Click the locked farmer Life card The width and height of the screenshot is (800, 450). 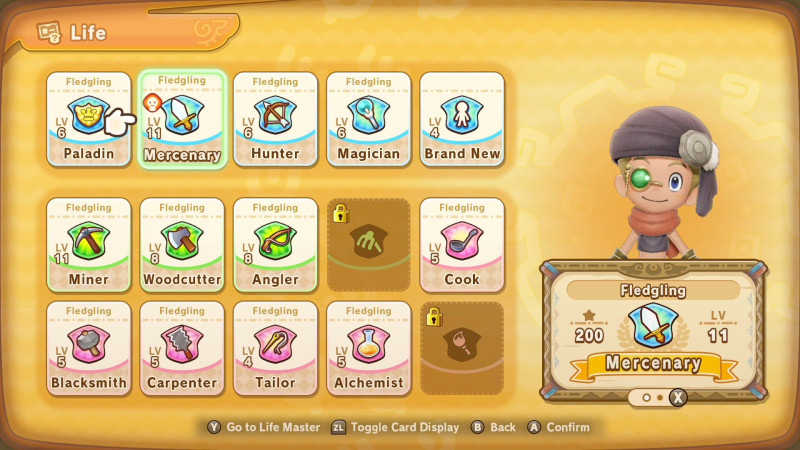coord(369,244)
